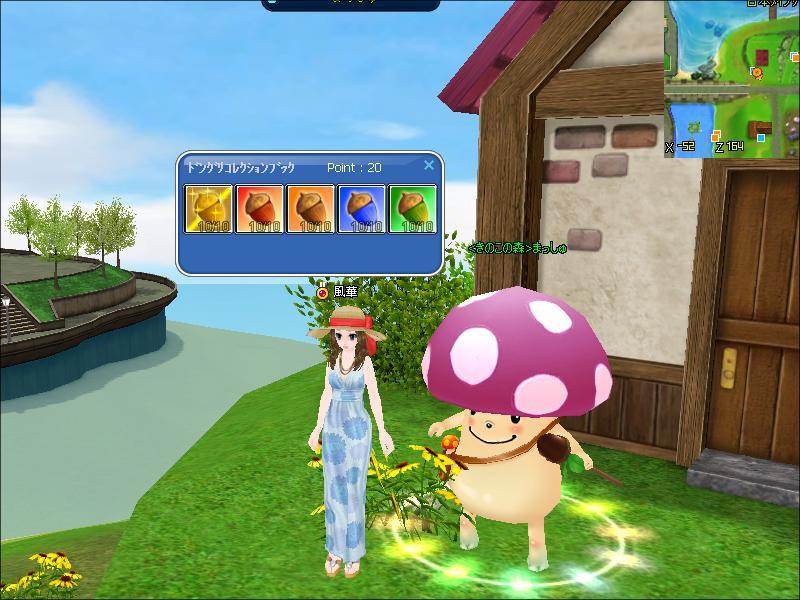The image size is (800, 600).
Task: Pick the blue acorn slot
Action: click(362, 208)
